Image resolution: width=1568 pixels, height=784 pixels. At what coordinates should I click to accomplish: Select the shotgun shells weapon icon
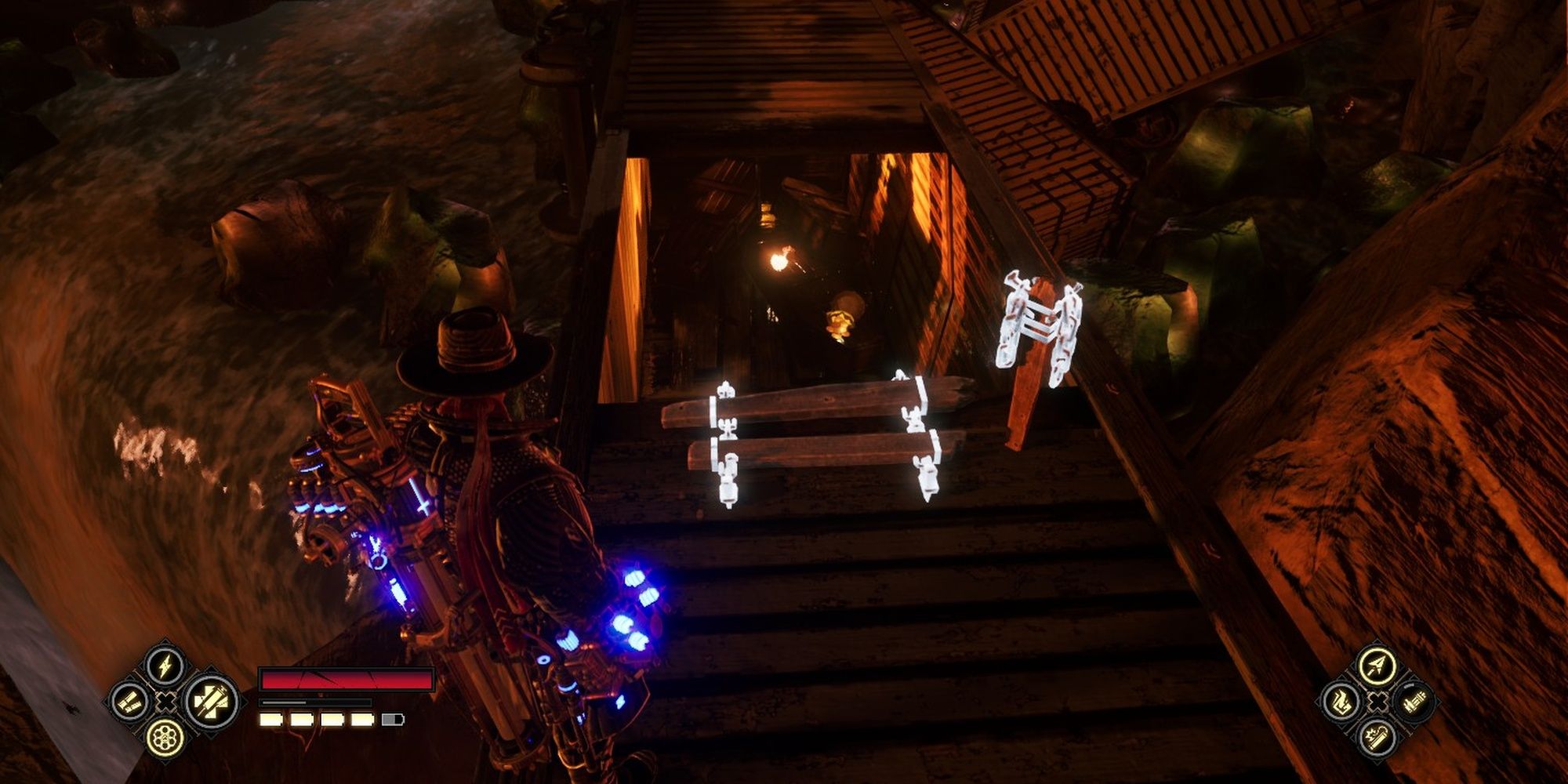click(129, 701)
